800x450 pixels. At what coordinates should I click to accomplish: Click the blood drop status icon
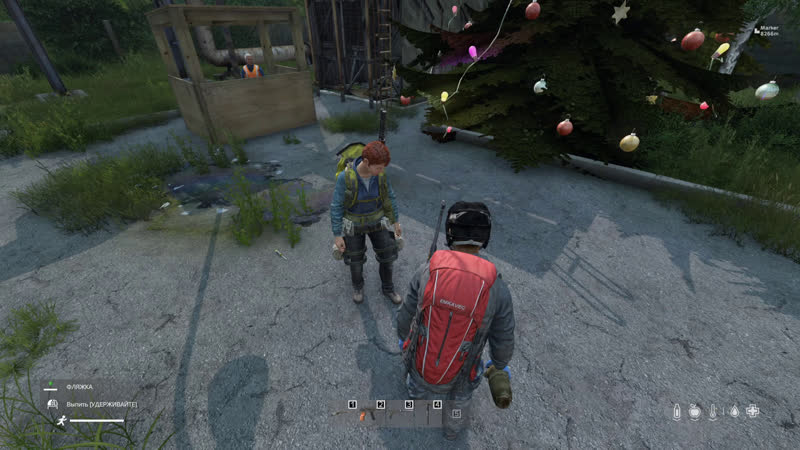click(x=733, y=411)
